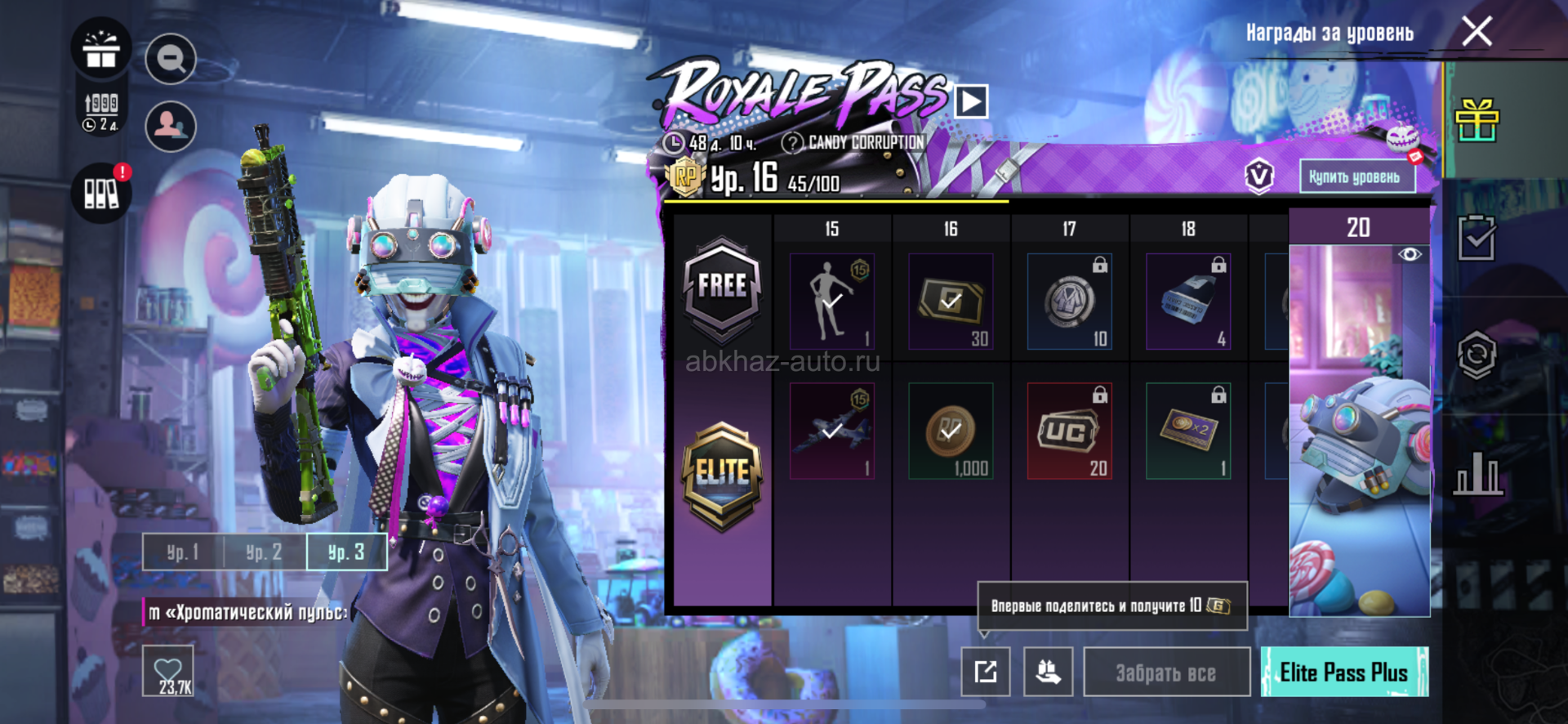Select the elite 20 UC reward

[x=1069, y=431]
